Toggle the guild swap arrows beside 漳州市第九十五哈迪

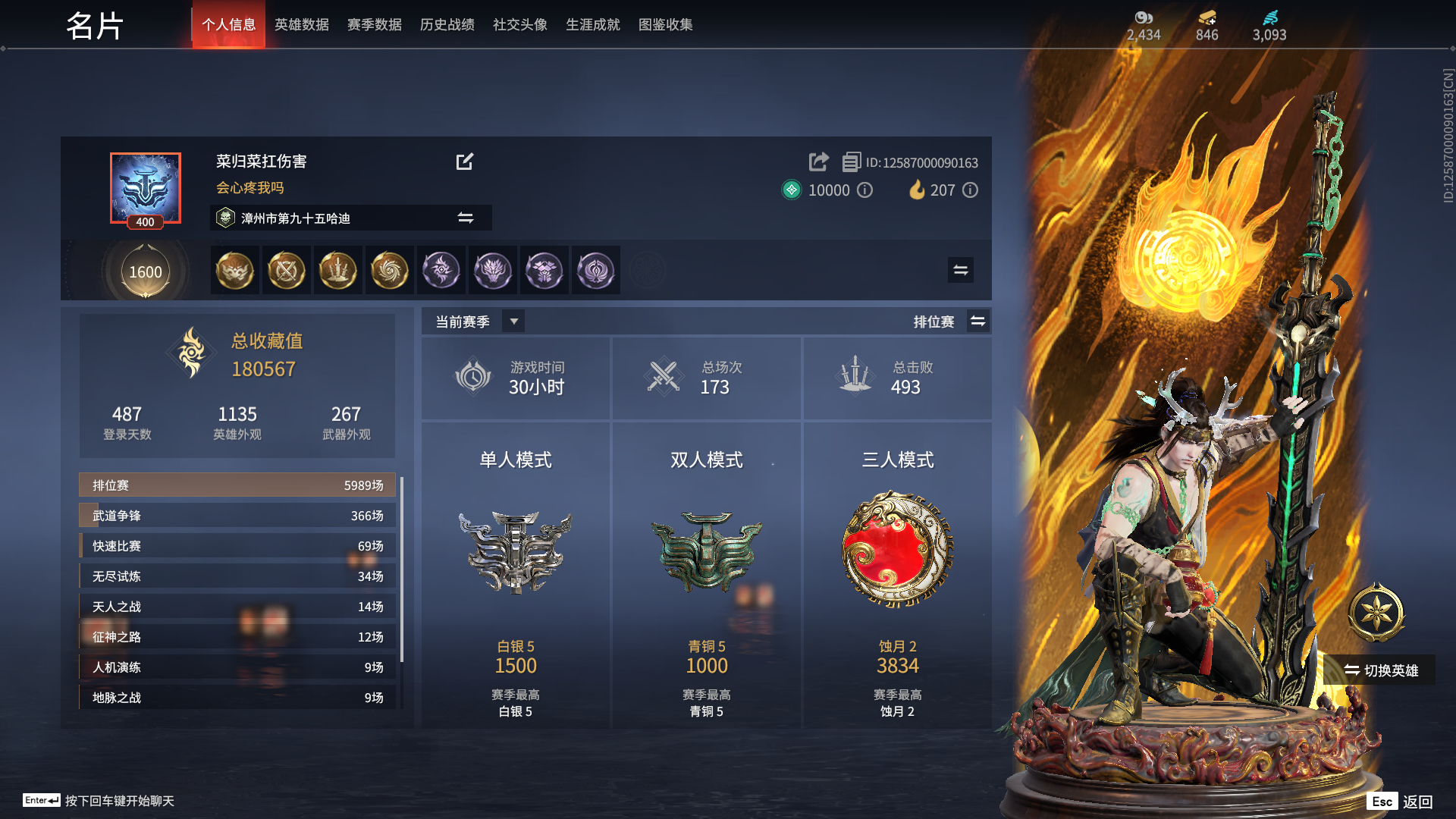pos(466,218)
